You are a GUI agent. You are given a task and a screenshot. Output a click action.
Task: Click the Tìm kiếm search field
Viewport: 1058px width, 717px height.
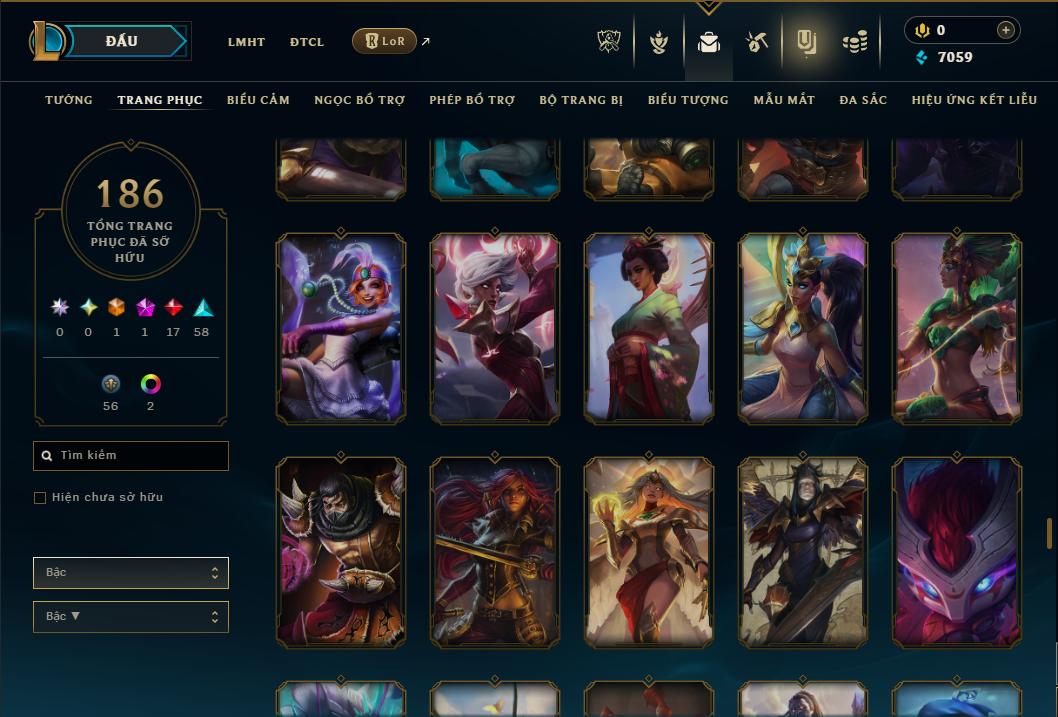131,456
